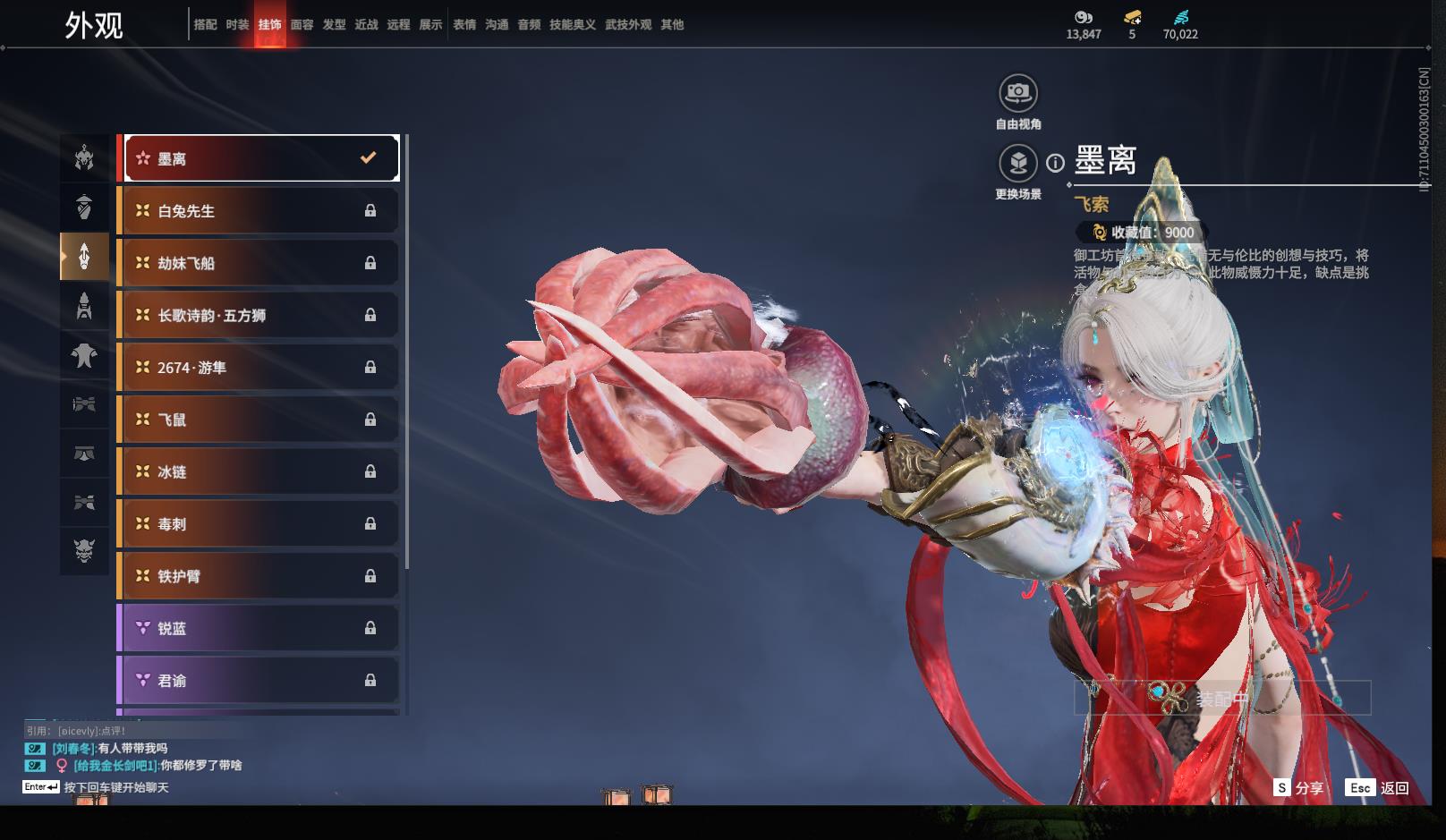The width and height of the screenshot is (1446, 840).
Task: Show the info icon beside 墨离 title
Action: [x=1056, y=163]
